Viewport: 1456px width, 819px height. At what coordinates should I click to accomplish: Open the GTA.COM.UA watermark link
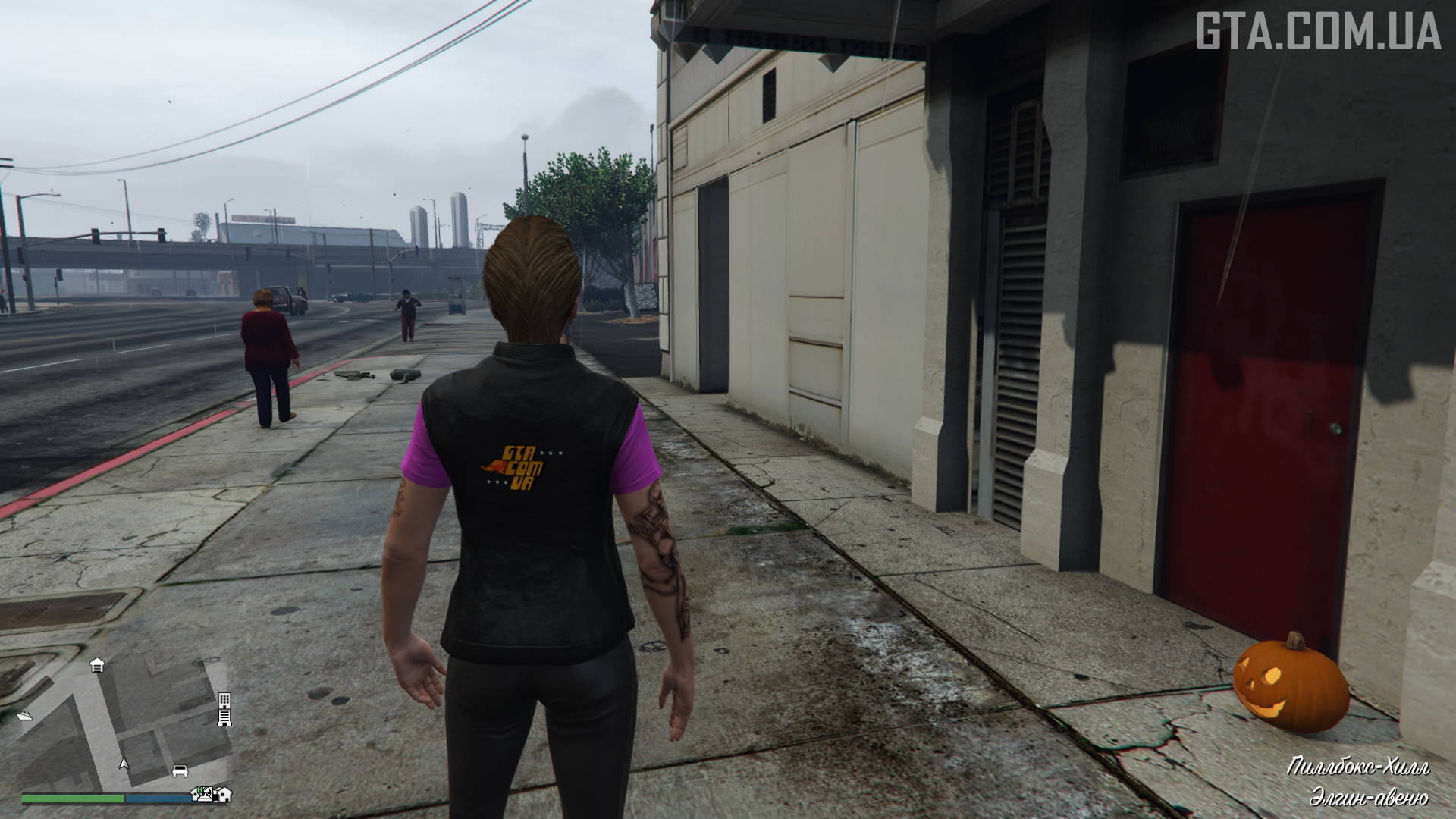tap(1317, 31)
